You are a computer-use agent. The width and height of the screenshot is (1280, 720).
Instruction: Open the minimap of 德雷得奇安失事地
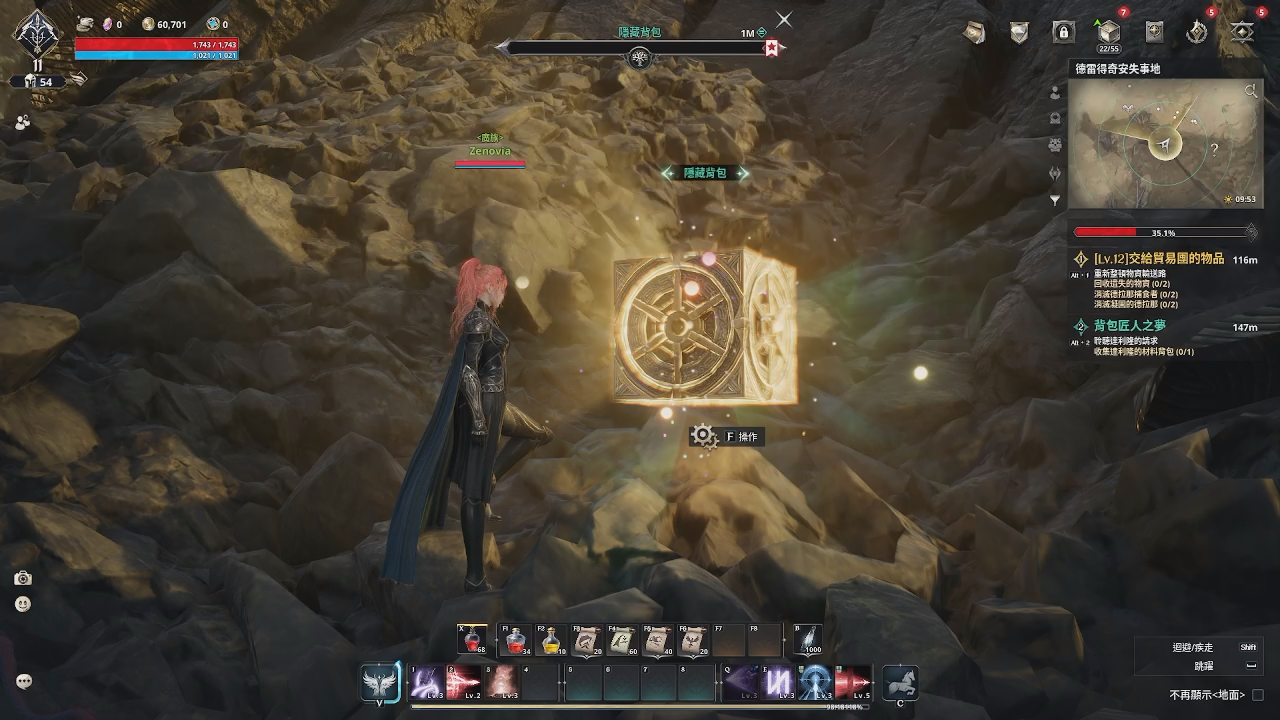coord(1164,143)
